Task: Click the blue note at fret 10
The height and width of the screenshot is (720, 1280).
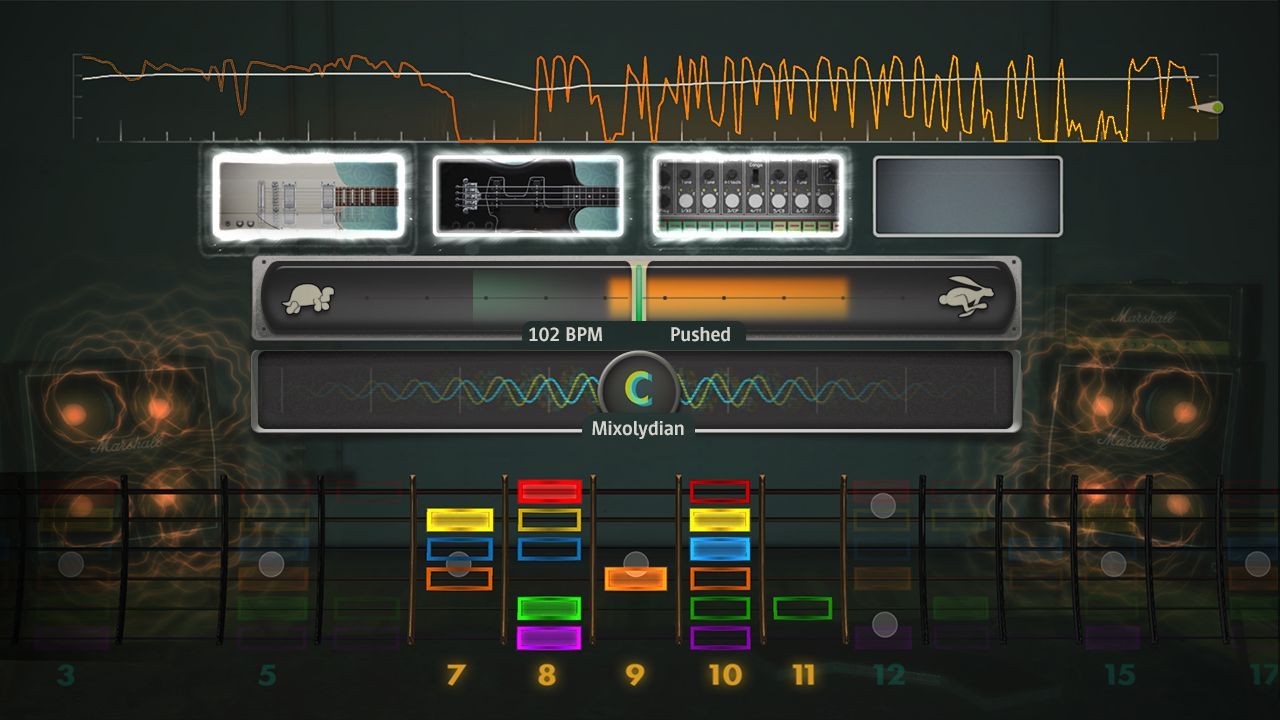Action: (722, 546)
